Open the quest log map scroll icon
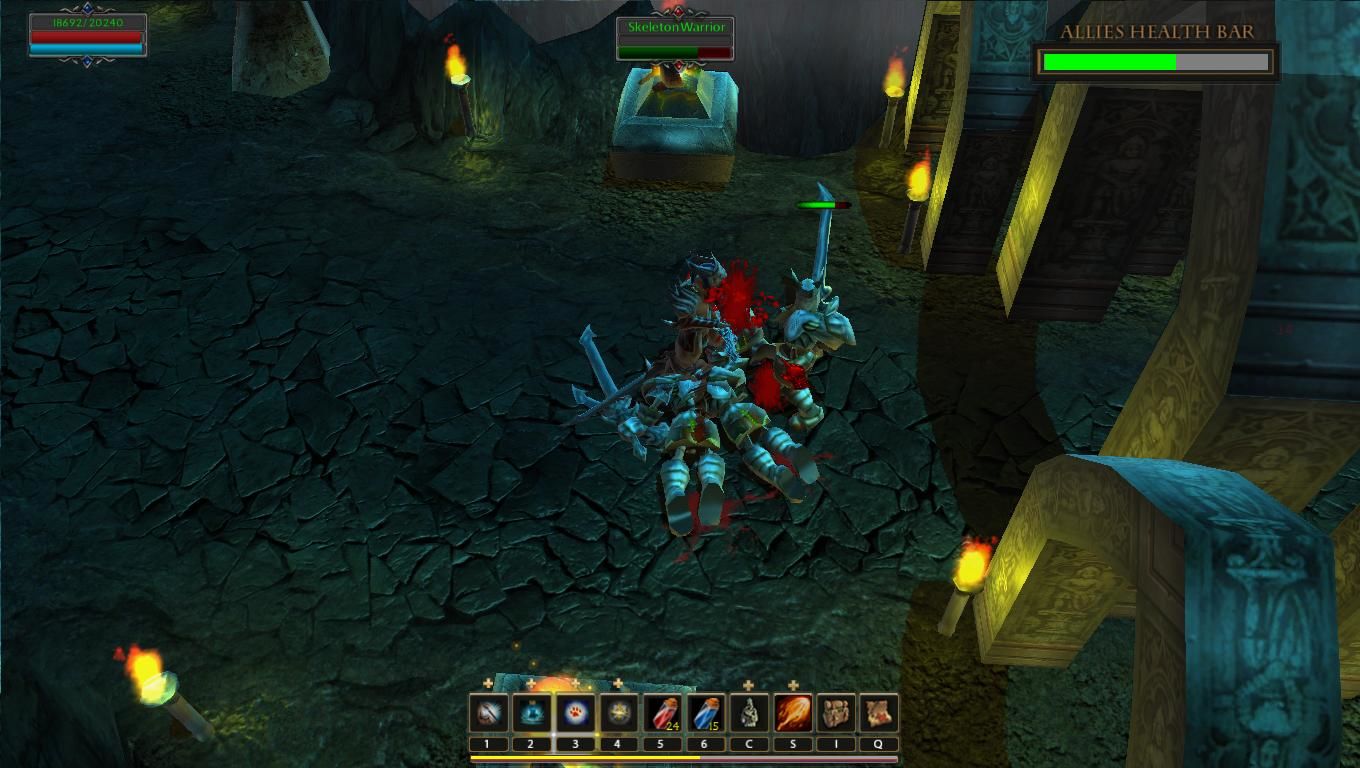The width and height of the screenshot is (1360, 768). 879,714
